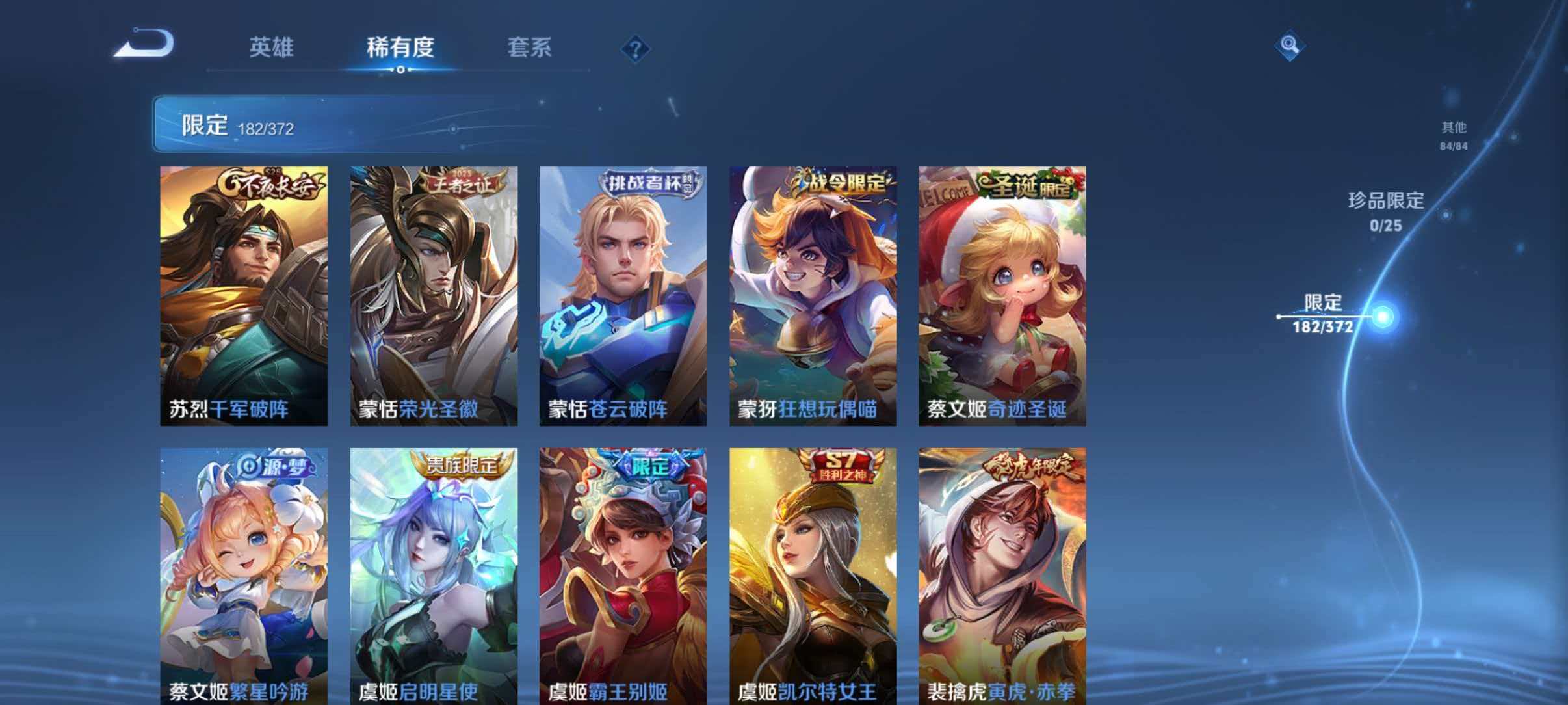Viewport: 1568px width, 705px height.
Task: Switch to the 套系 tab
Action: pos(530,47)
